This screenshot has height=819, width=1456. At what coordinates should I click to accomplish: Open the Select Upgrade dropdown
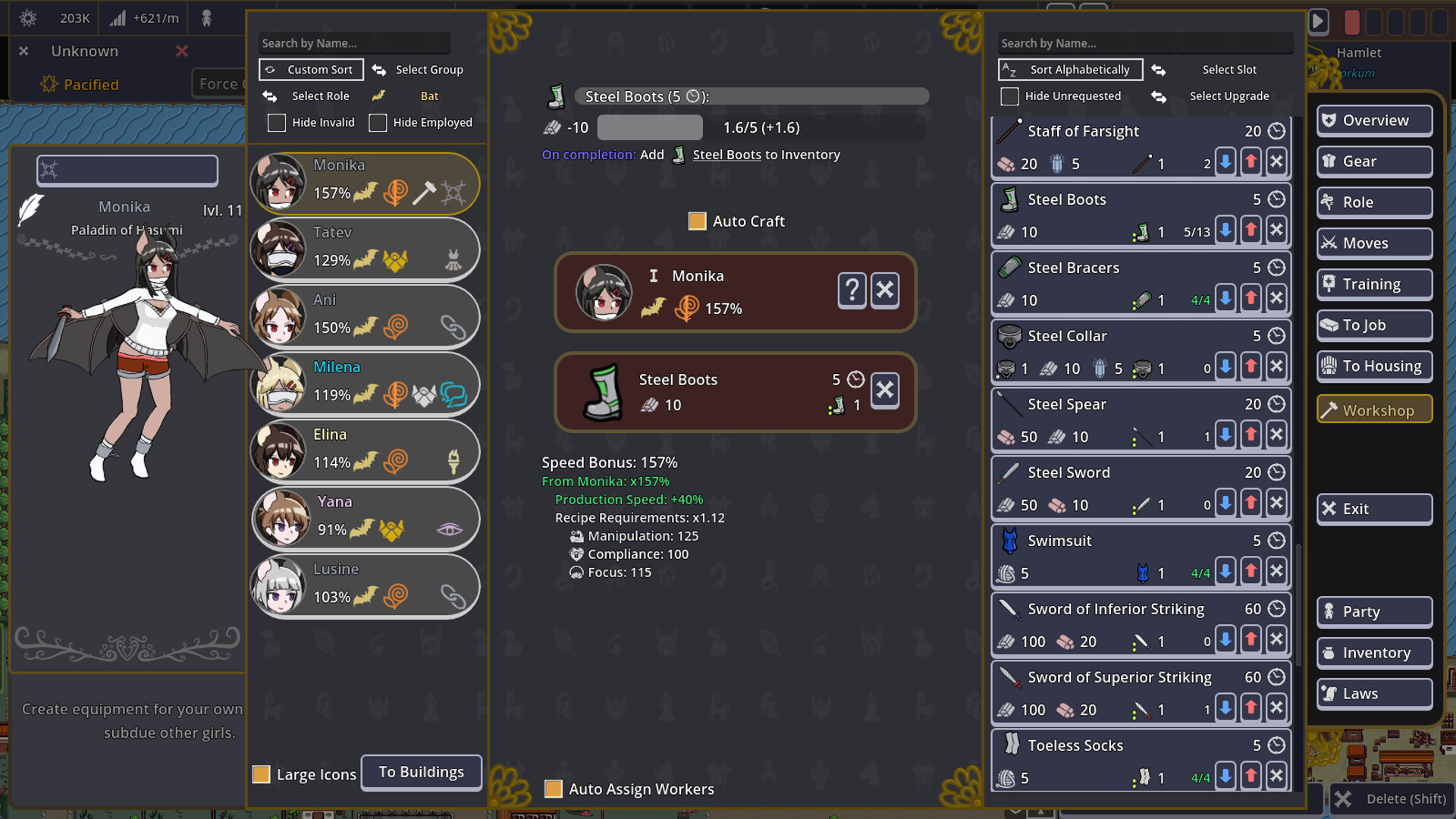click(x=1229, y=96)
